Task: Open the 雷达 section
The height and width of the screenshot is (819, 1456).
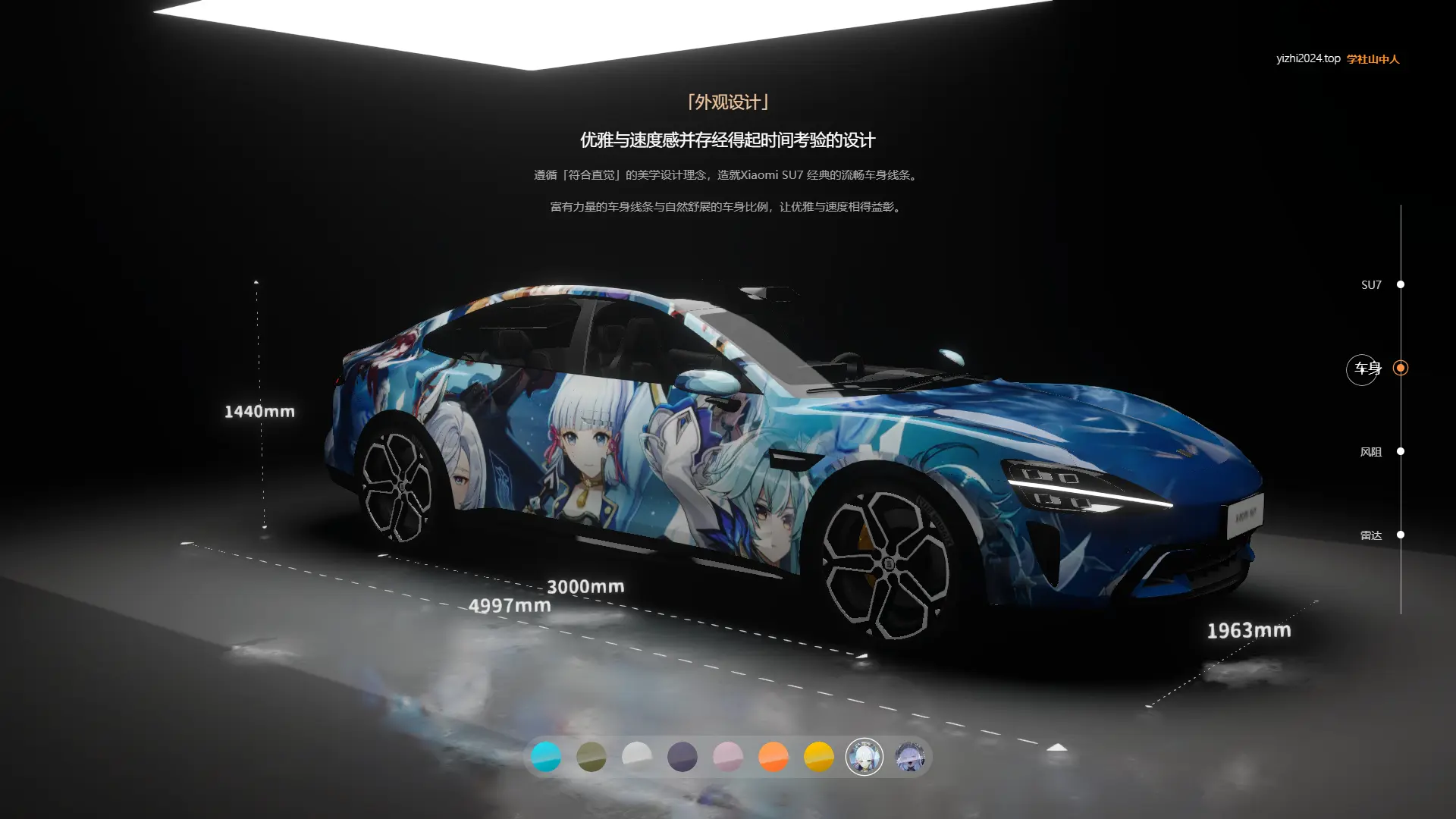Action: point(1400,535)
